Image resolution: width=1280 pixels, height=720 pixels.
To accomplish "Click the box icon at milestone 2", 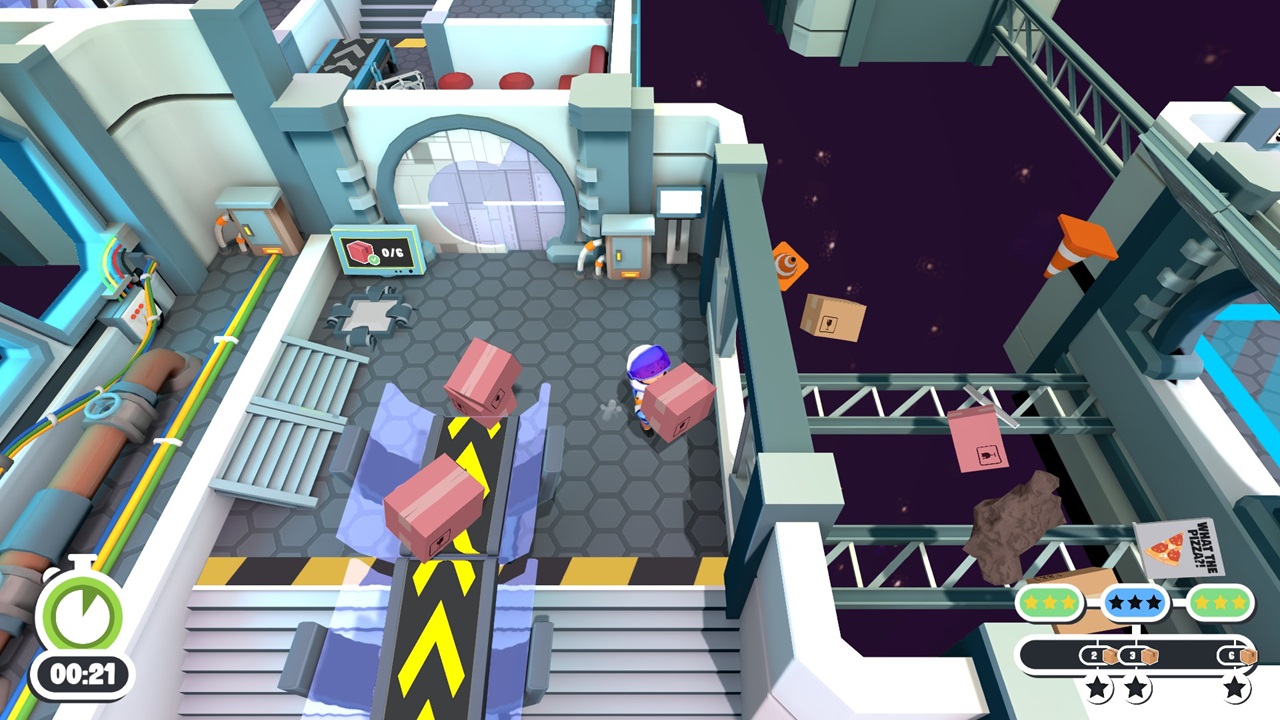I will [1110, 655].
